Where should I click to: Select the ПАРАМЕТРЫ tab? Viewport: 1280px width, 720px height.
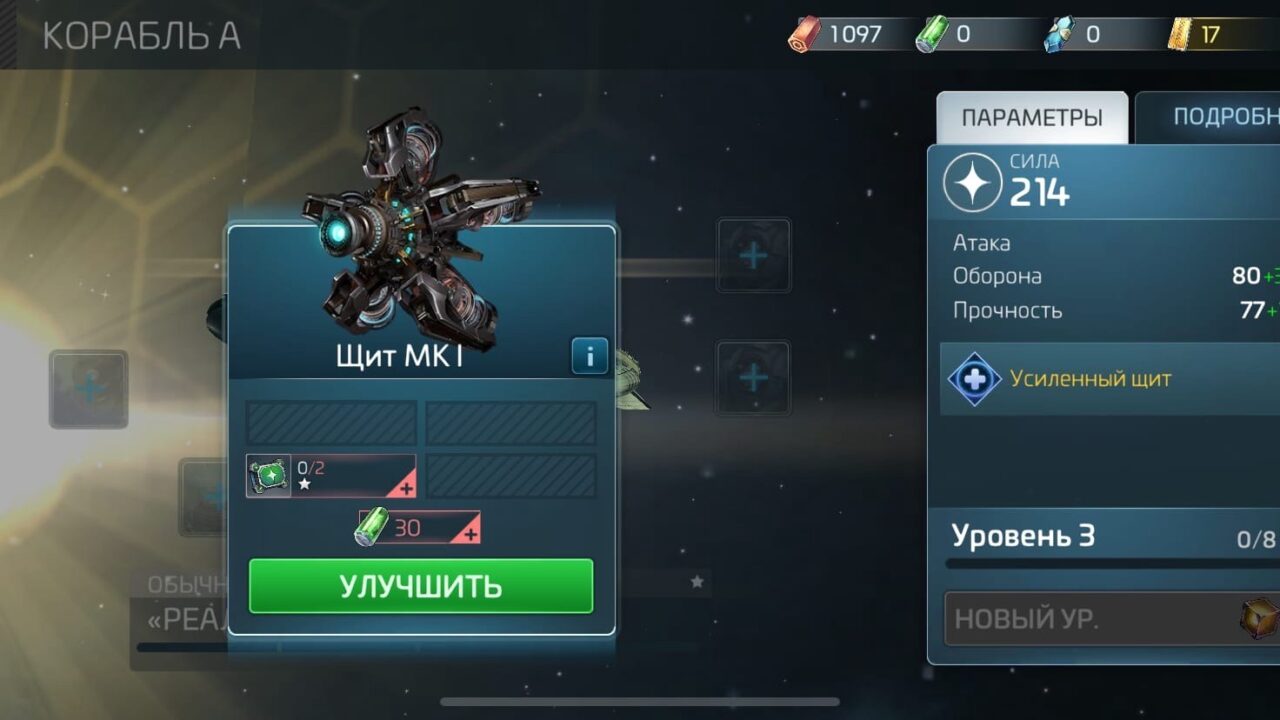point(1032,114)
